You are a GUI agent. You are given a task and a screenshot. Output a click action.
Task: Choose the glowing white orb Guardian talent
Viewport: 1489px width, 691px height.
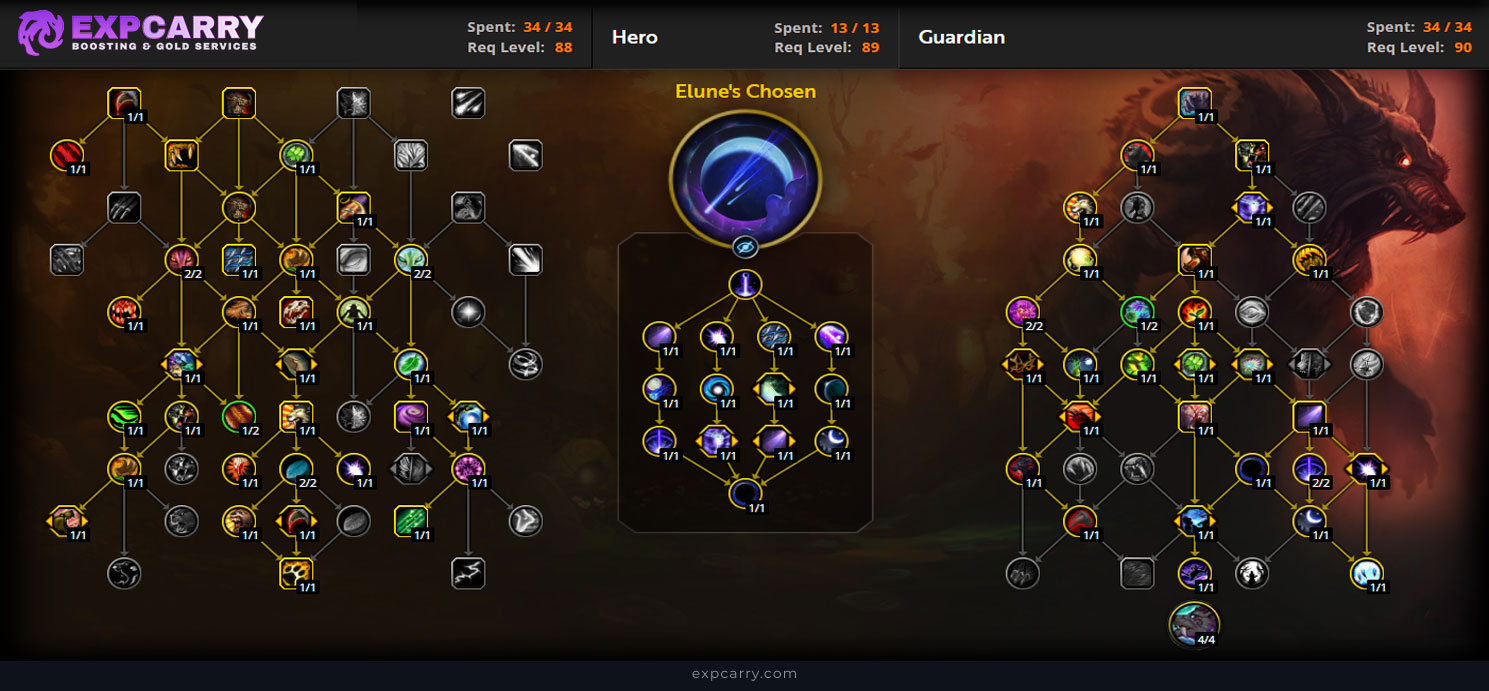[1366, 572]
